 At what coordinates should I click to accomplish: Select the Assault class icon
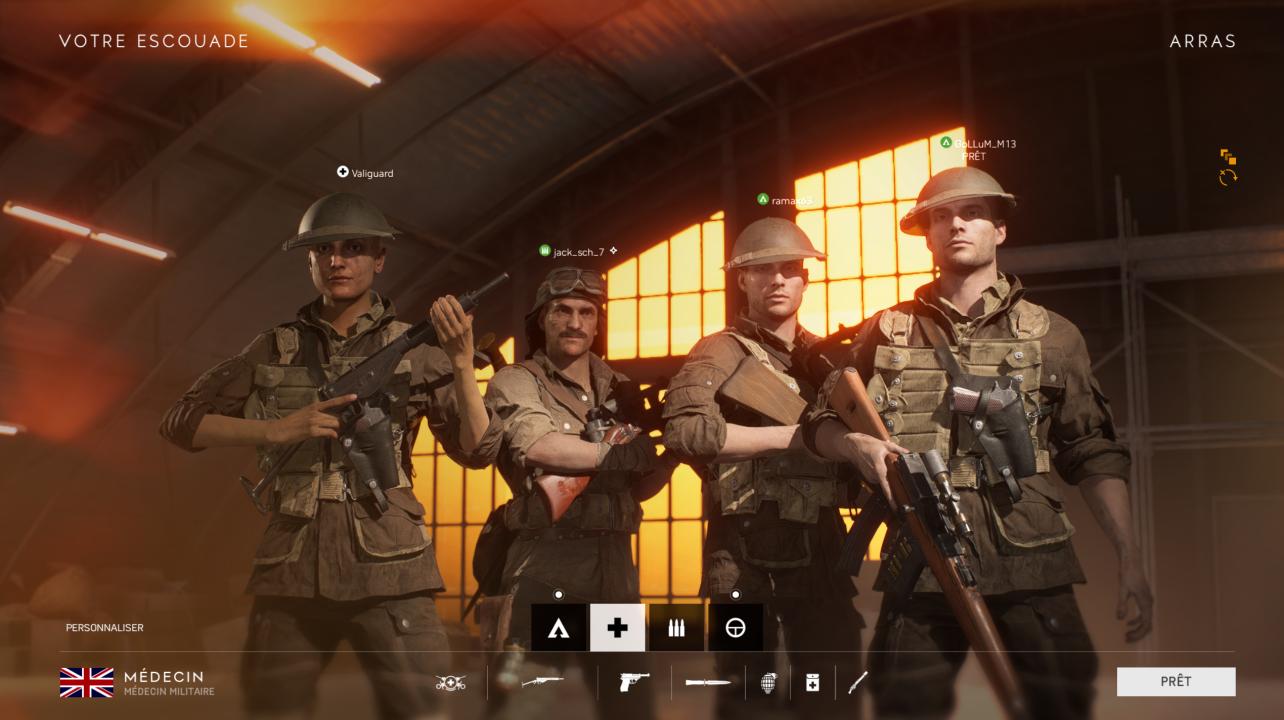pyautogui.click(x=557, y=629)
